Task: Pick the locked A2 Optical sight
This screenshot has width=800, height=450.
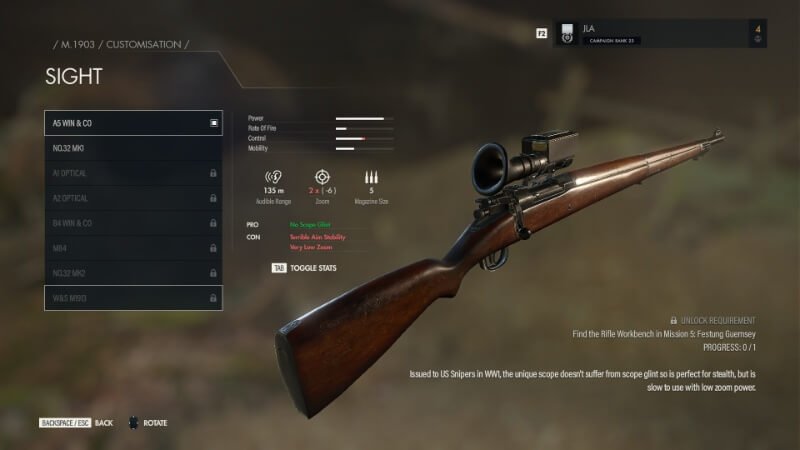Action: [133, 198]
